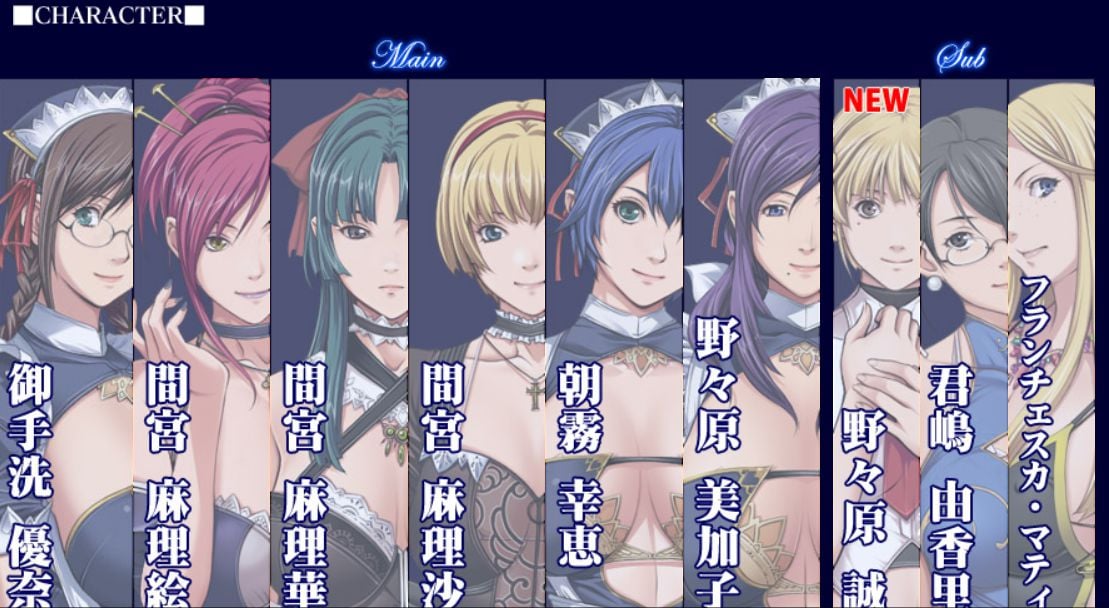Select the 御手洗 優奈 character panel

click(66, 340)
